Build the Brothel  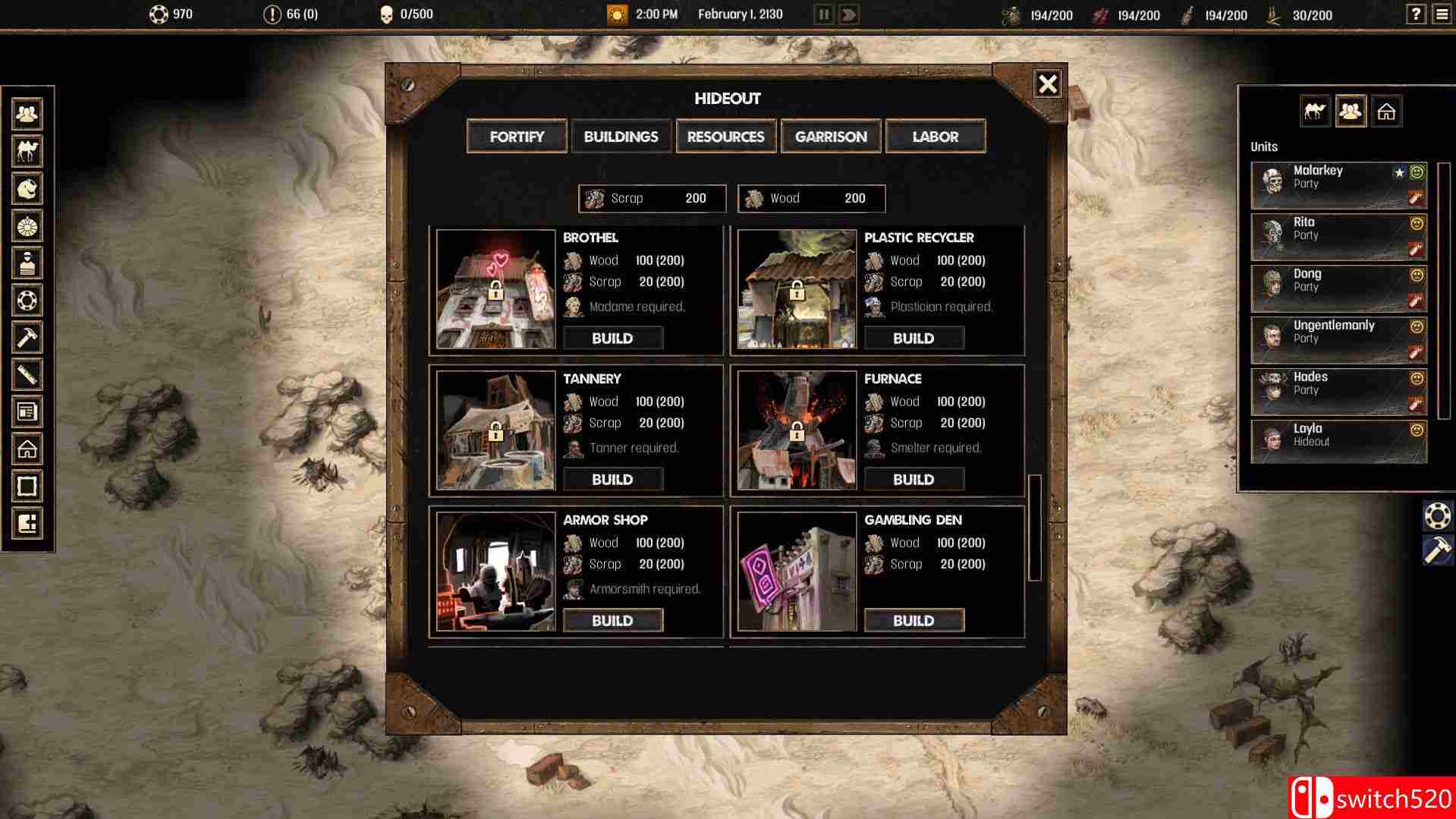point(612,339)
